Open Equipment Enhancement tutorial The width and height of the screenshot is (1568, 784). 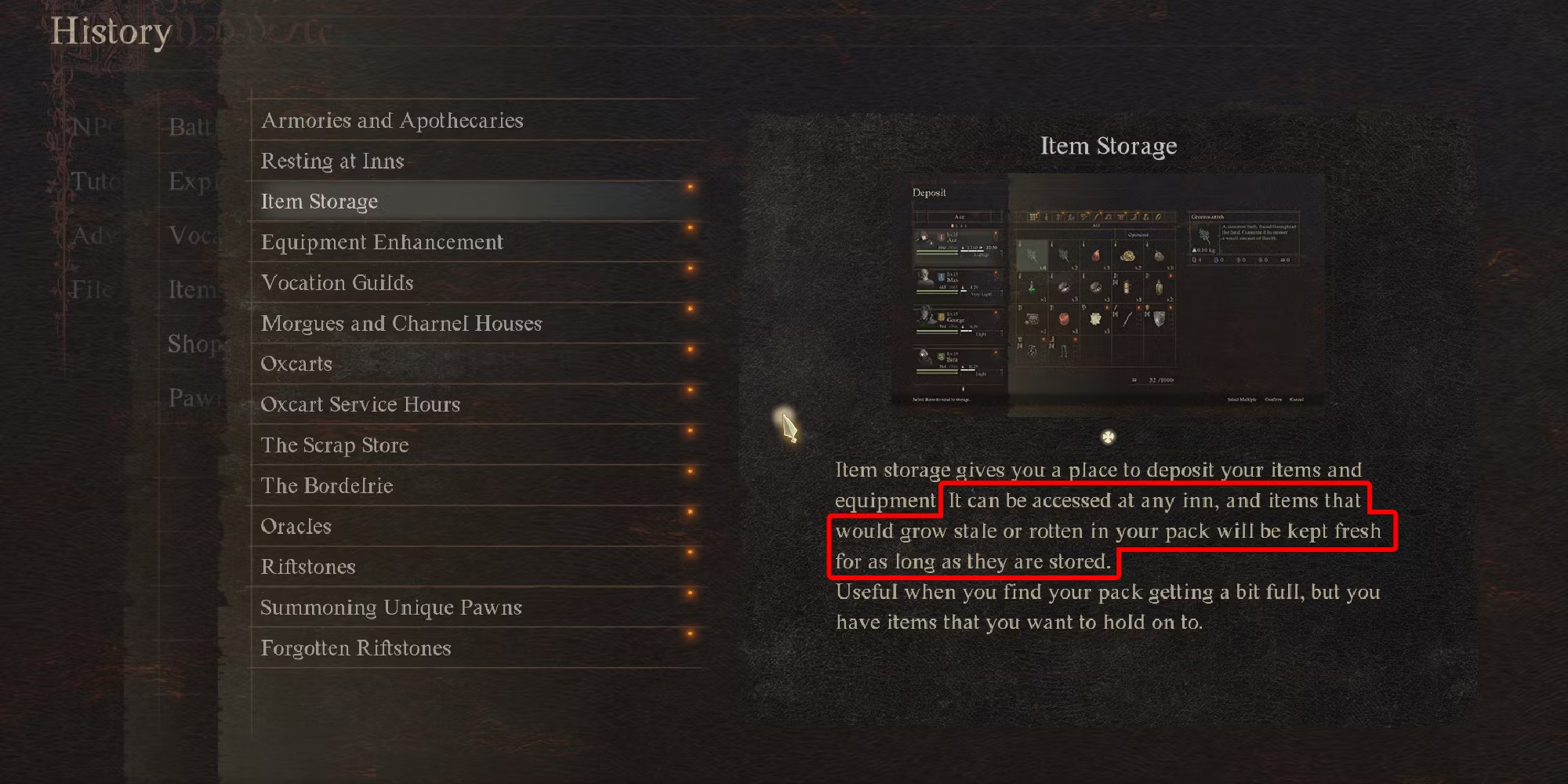pos(382,242)
